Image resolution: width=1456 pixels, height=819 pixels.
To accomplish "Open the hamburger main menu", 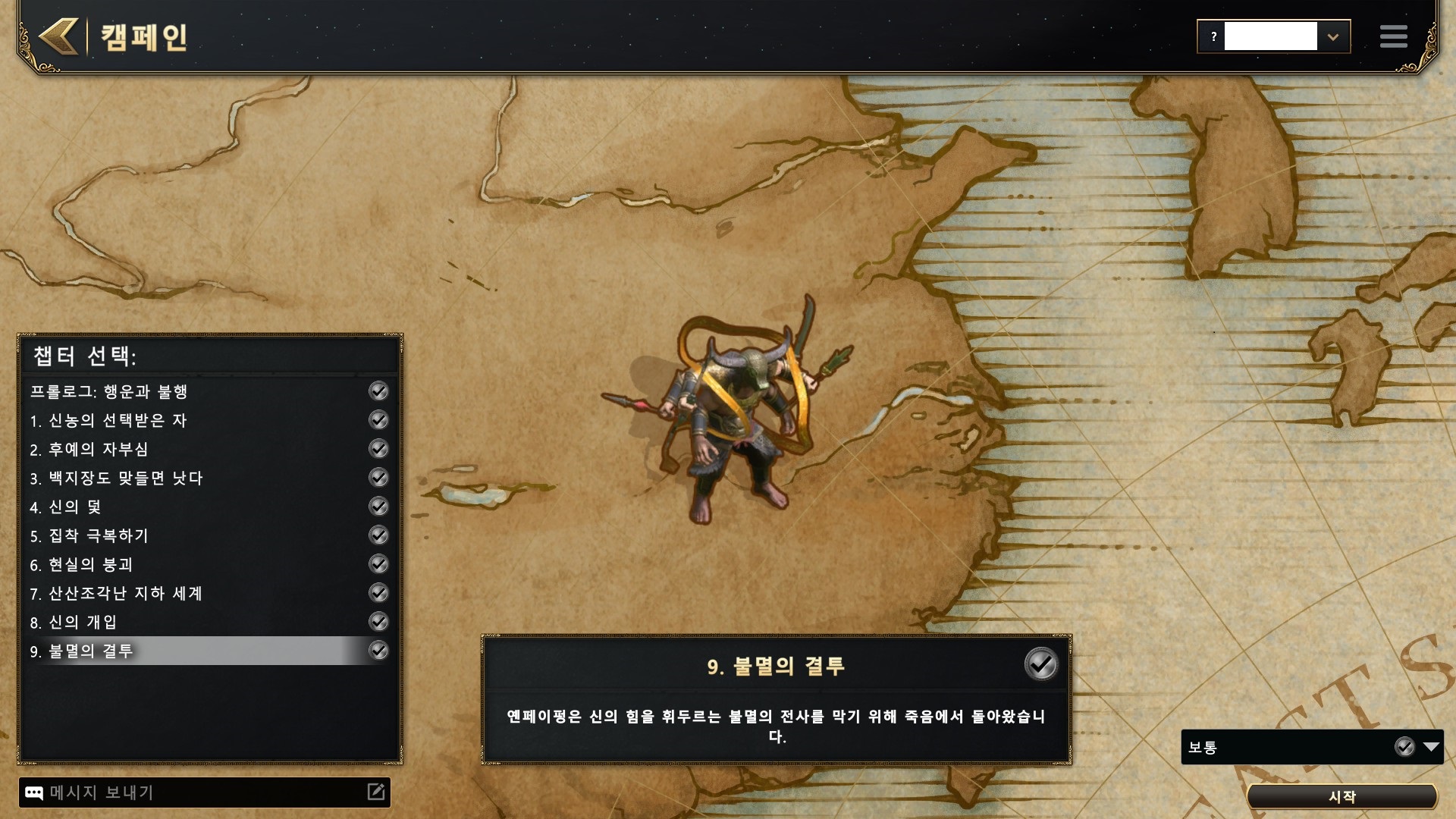I will (x=1393, y=36).
